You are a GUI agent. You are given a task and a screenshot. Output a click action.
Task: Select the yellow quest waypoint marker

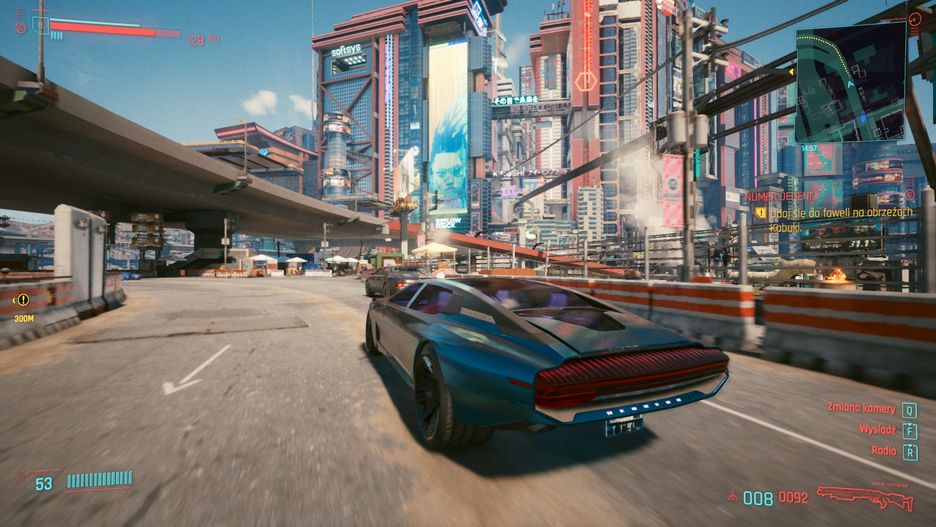coord(22,299)
